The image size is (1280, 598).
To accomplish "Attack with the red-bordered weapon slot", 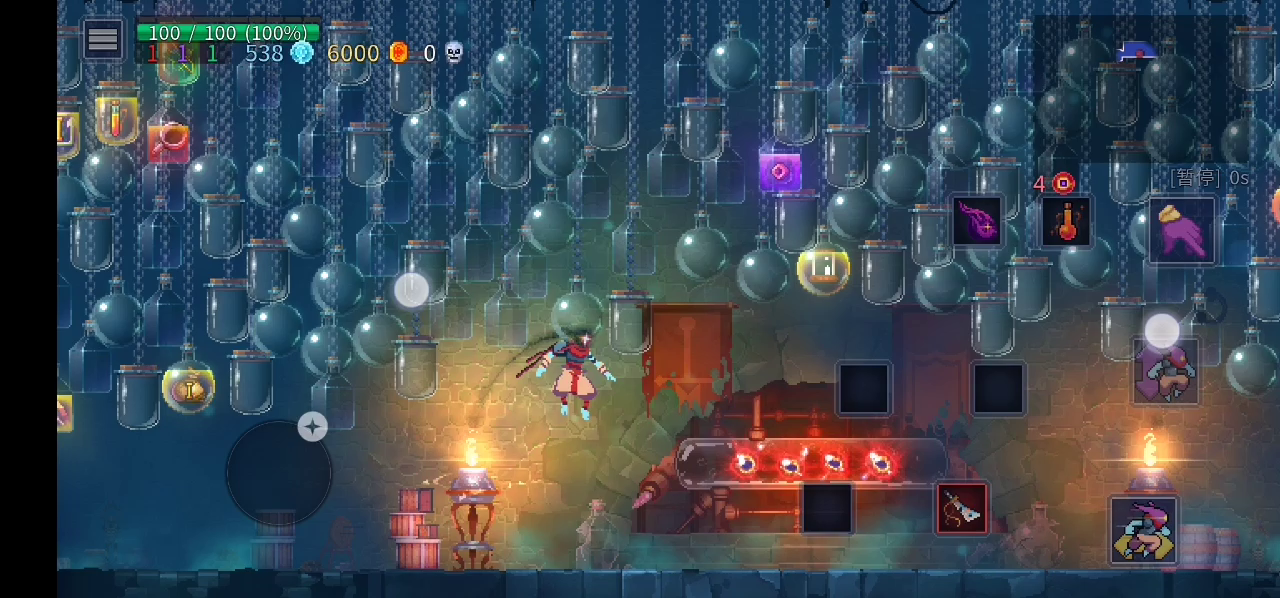I will pos(962,508).
